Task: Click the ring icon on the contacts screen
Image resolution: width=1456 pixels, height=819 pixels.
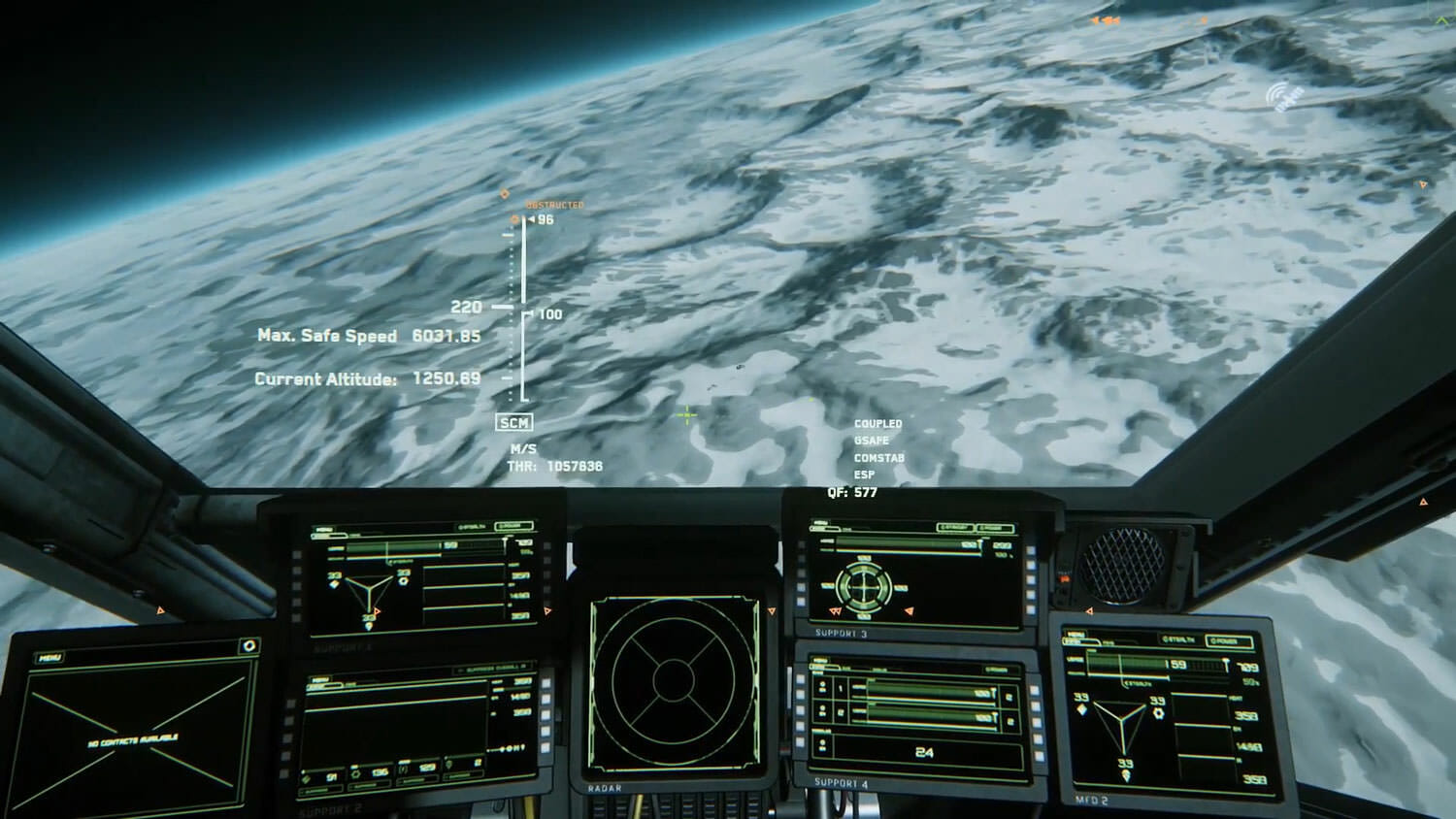Action: pyautogui.click(x=248, y=645)
